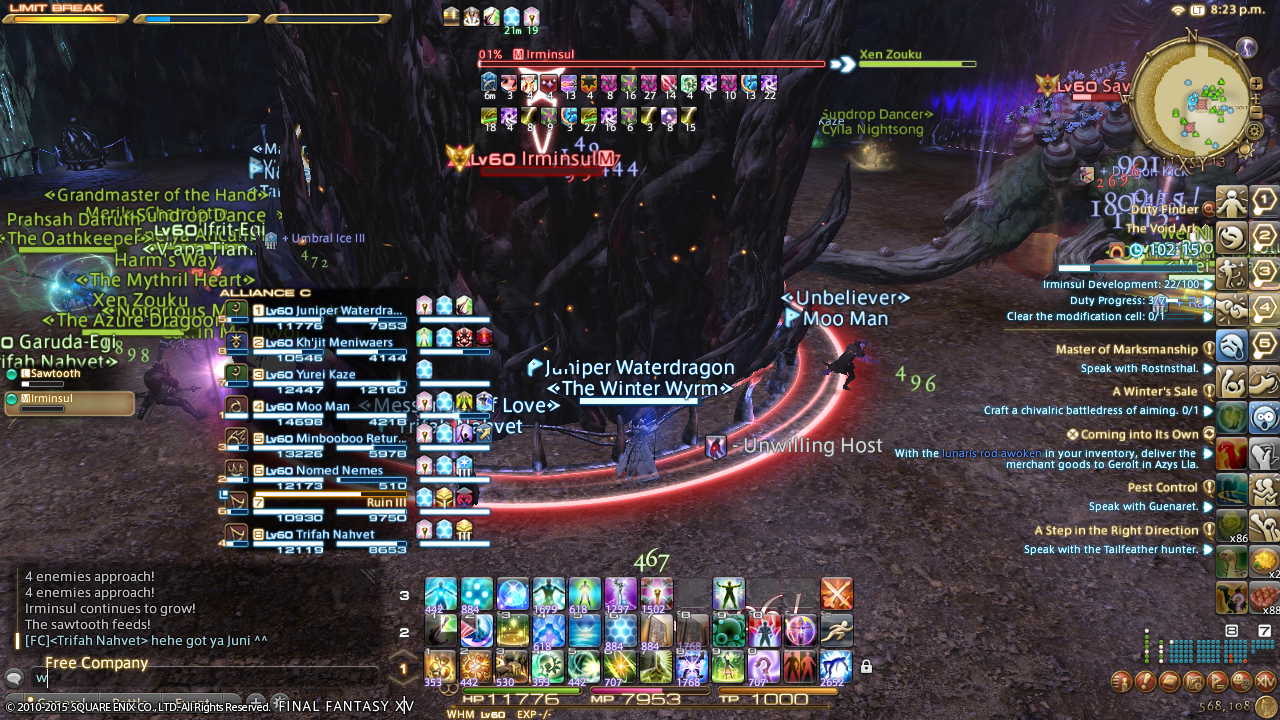The image size is (1280, 720).
Task: Activate hexagon waymark number 1
Action: [1264, 201]
